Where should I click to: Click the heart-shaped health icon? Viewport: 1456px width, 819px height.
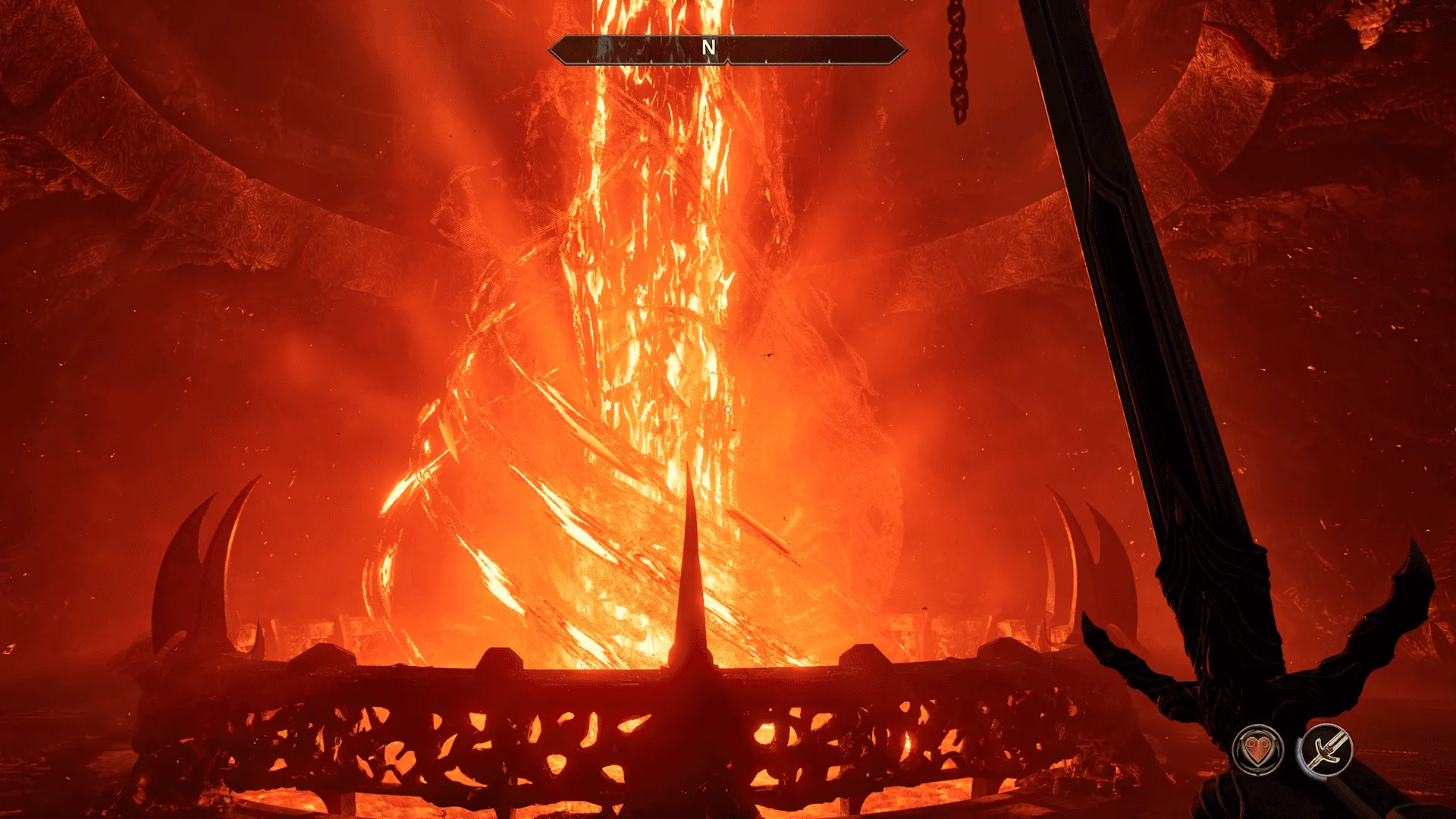pos(1259,750)
